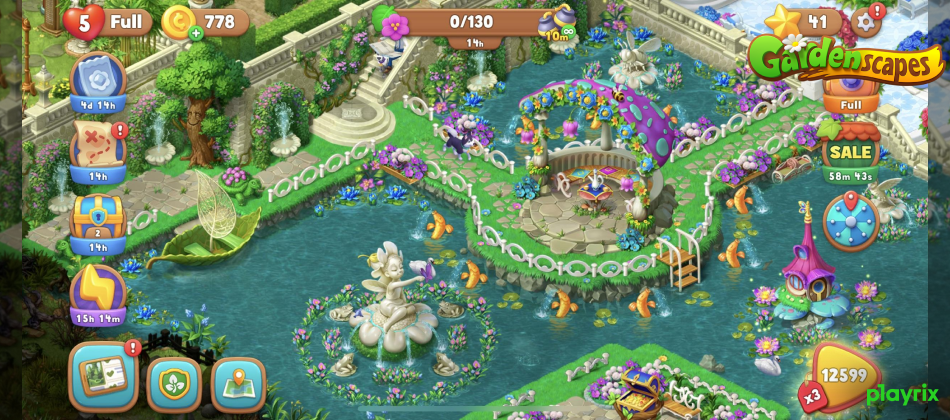Open the SALE offer
This screenshot has width=950, height=420.
(x=850, y=152)
